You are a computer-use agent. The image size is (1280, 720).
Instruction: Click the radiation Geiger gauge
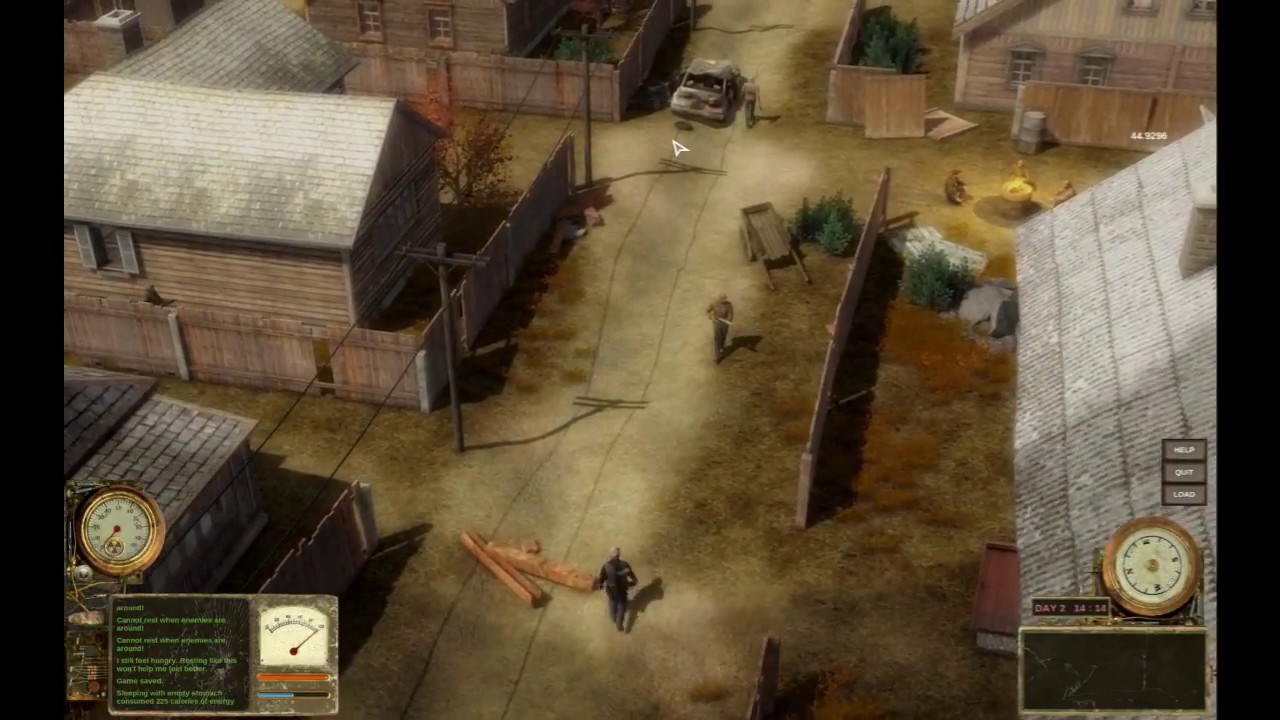pyautogui.click(x=119, y=530)
